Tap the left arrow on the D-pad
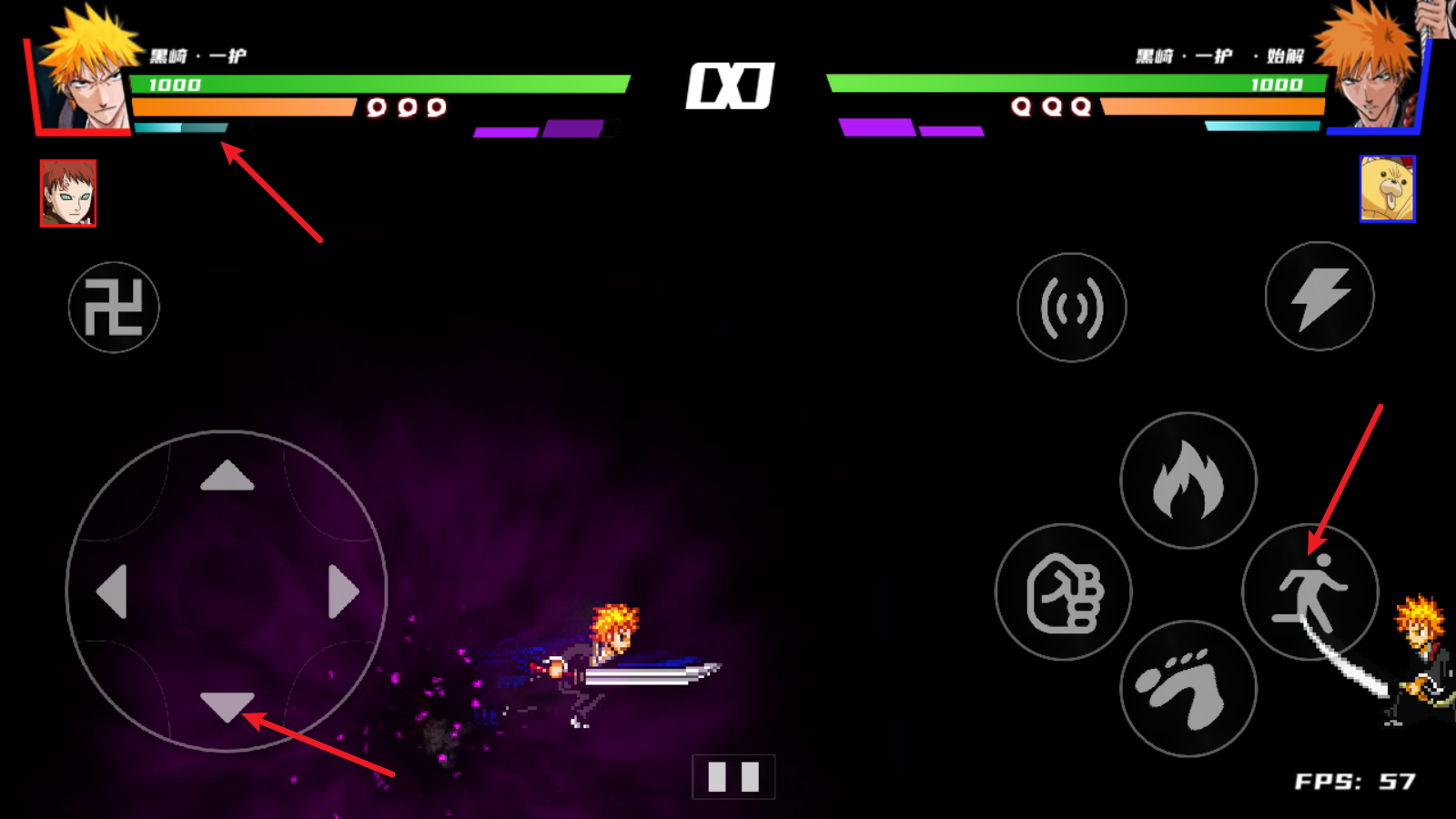The image size is (1456, 819). click(112, 591)
